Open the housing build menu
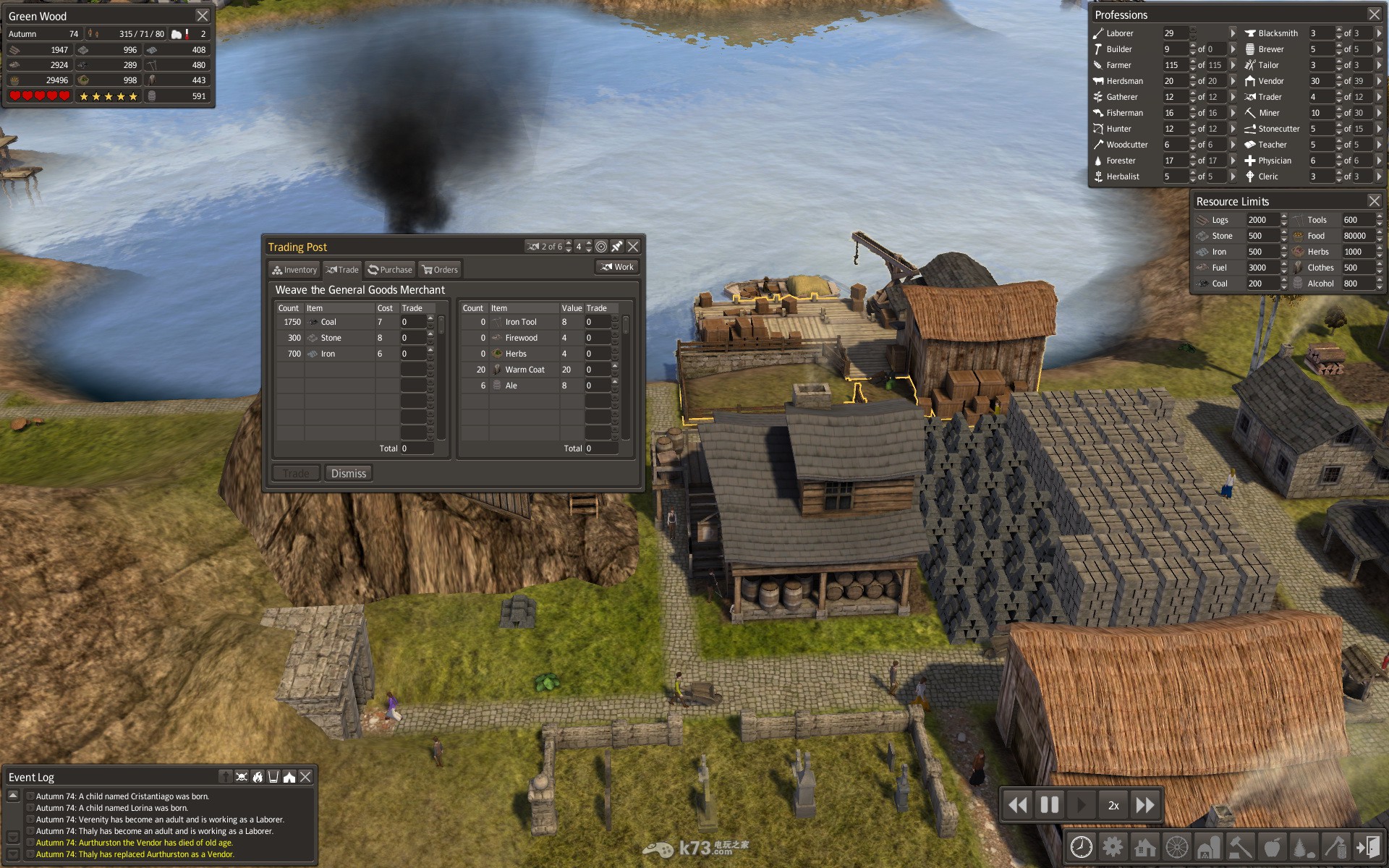The image size is (1389, 868). 1145,846
